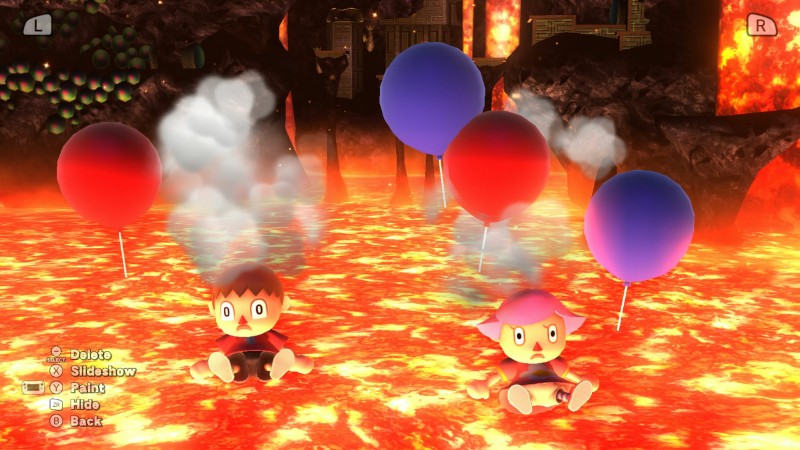Image resolution: width=800 pixels, height=450 pixels.
Task: Open the Paint option
Action: 87,388
